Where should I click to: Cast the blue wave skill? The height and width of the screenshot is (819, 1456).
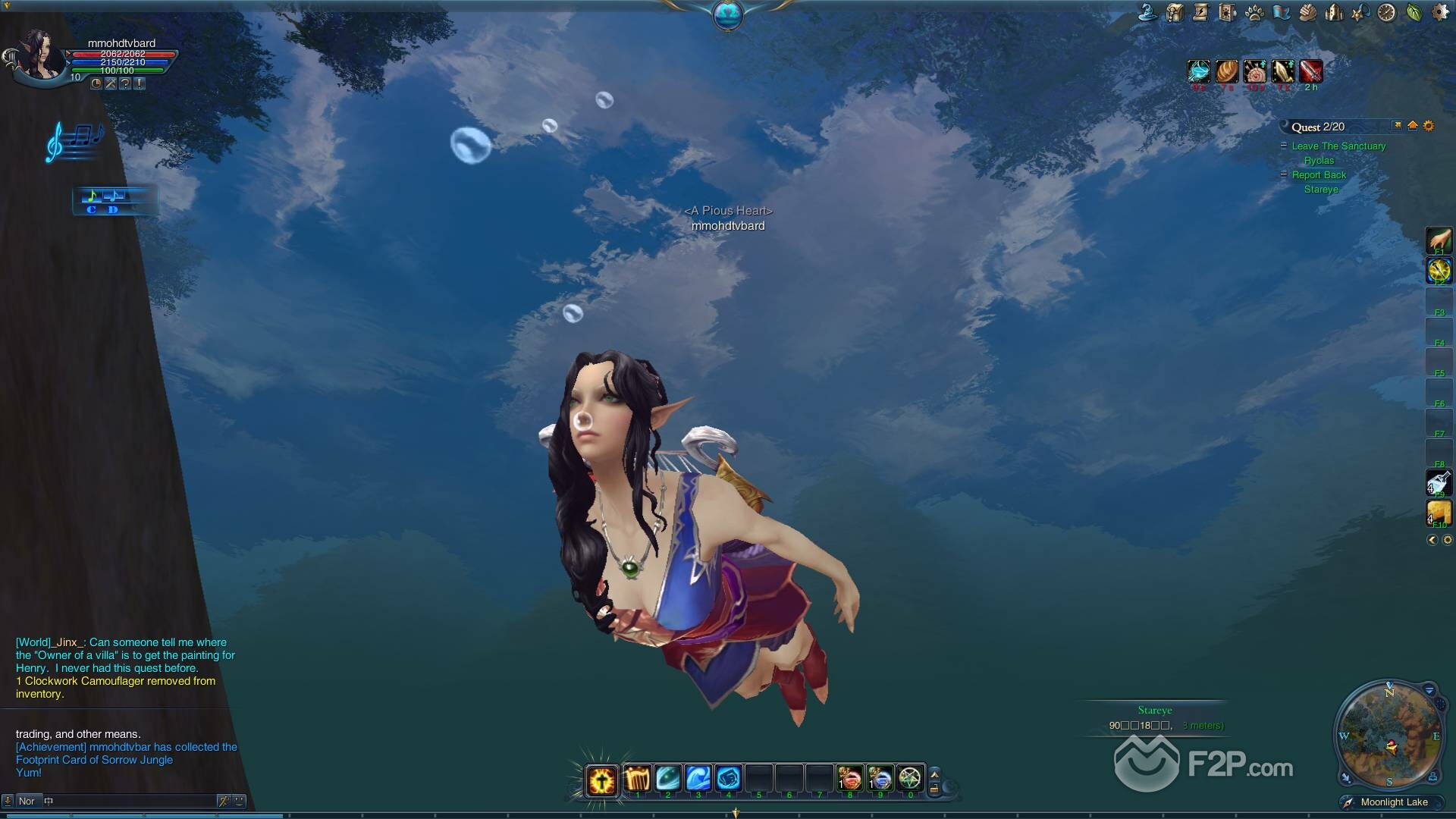[x=698, y=779]
